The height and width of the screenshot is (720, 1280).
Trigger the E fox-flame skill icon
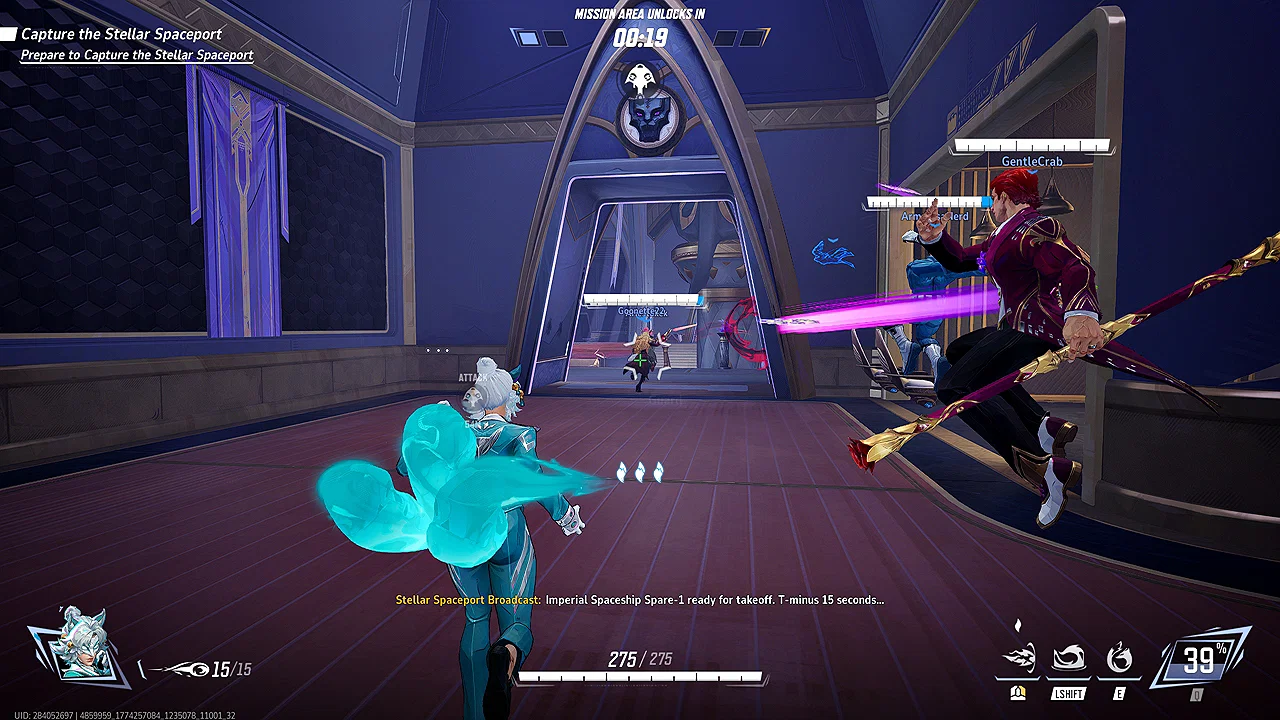[1120, 655]
